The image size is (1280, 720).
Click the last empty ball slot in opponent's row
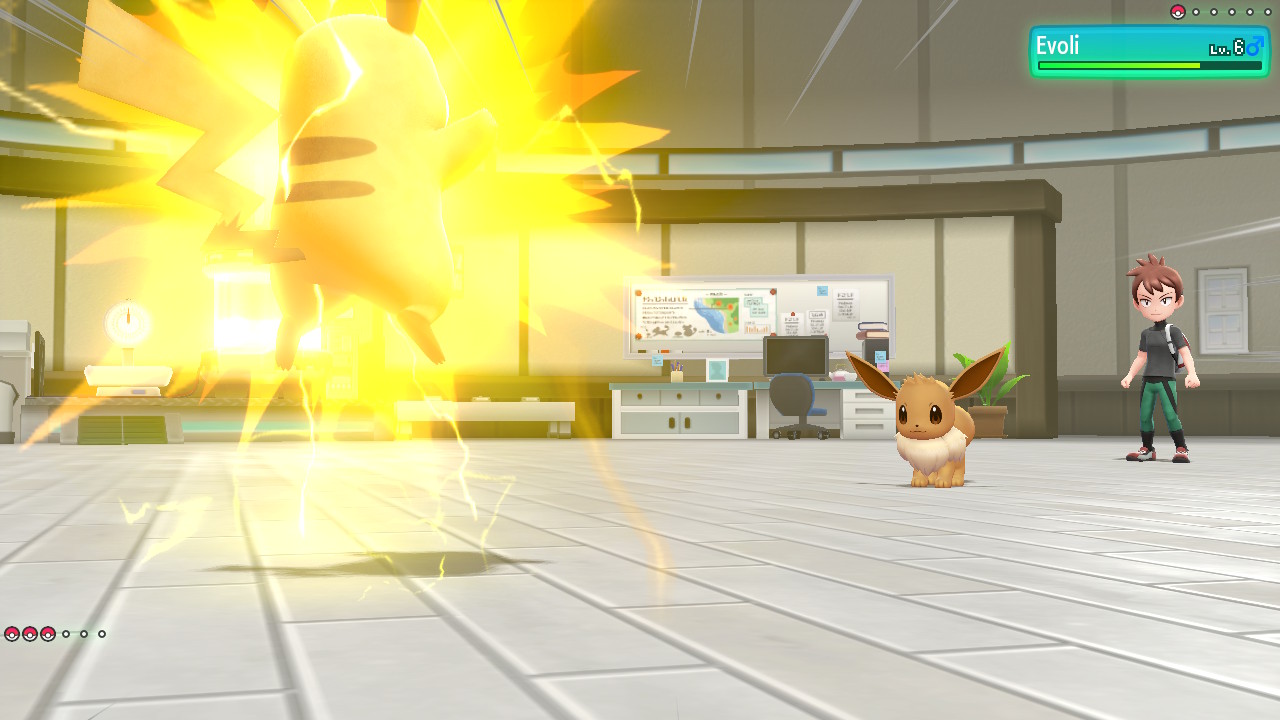coord(1268,12)
